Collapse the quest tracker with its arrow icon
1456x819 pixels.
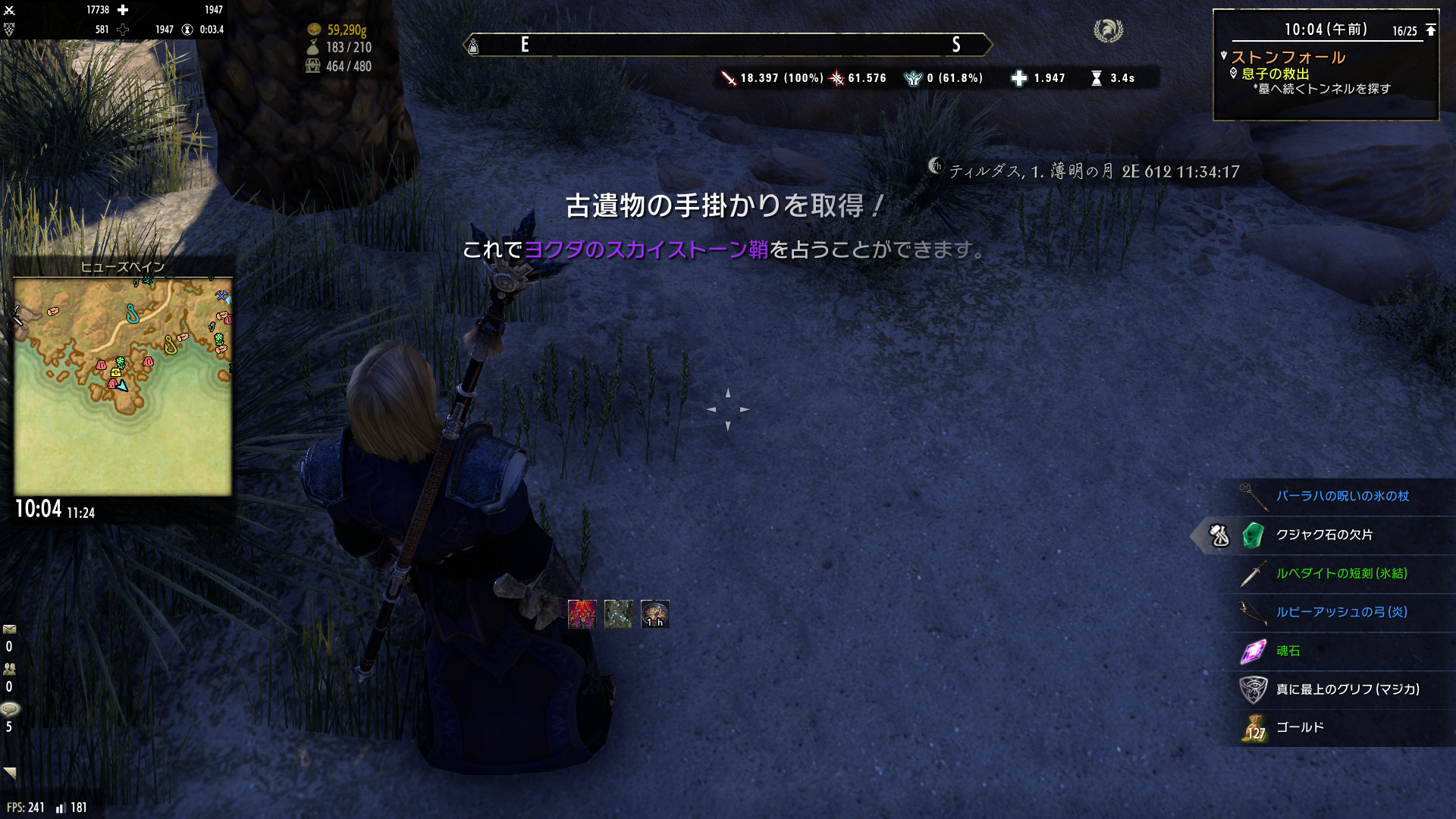point(1430,30)
